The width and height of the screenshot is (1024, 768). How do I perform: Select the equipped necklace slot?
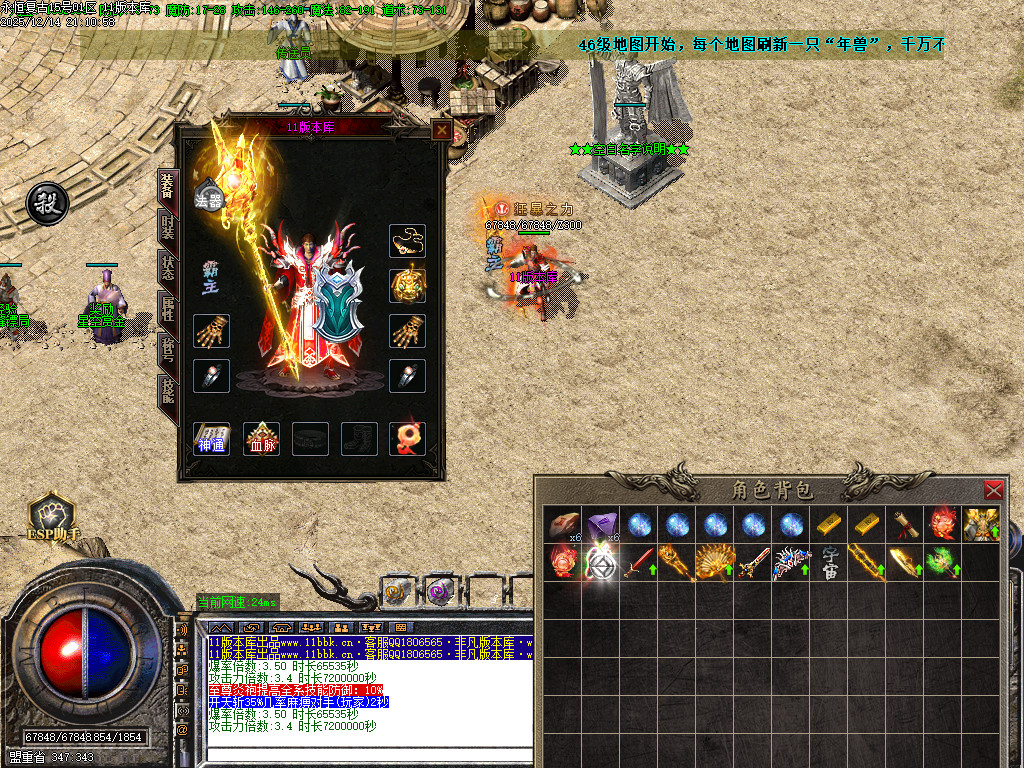[407, 241]
